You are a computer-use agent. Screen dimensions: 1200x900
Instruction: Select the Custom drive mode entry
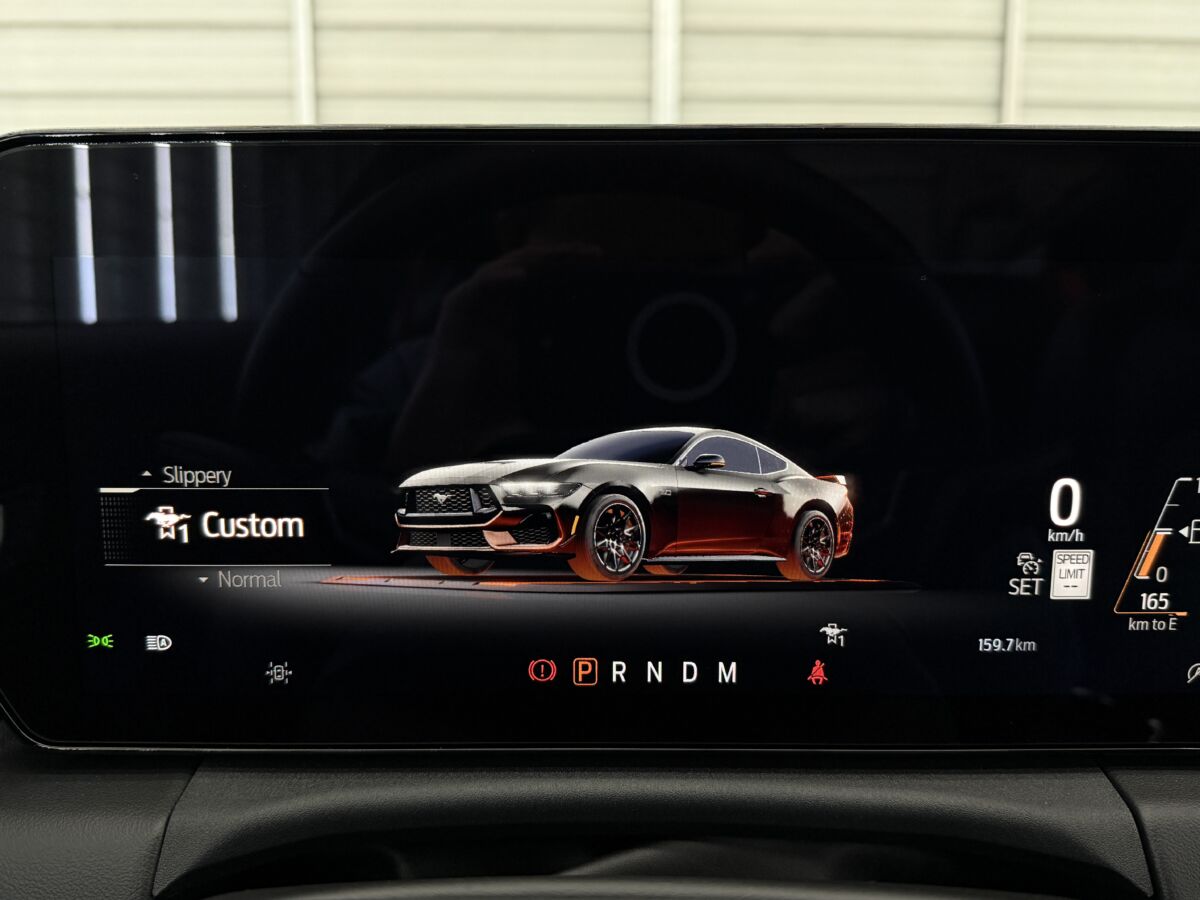[x=225, y=525]
